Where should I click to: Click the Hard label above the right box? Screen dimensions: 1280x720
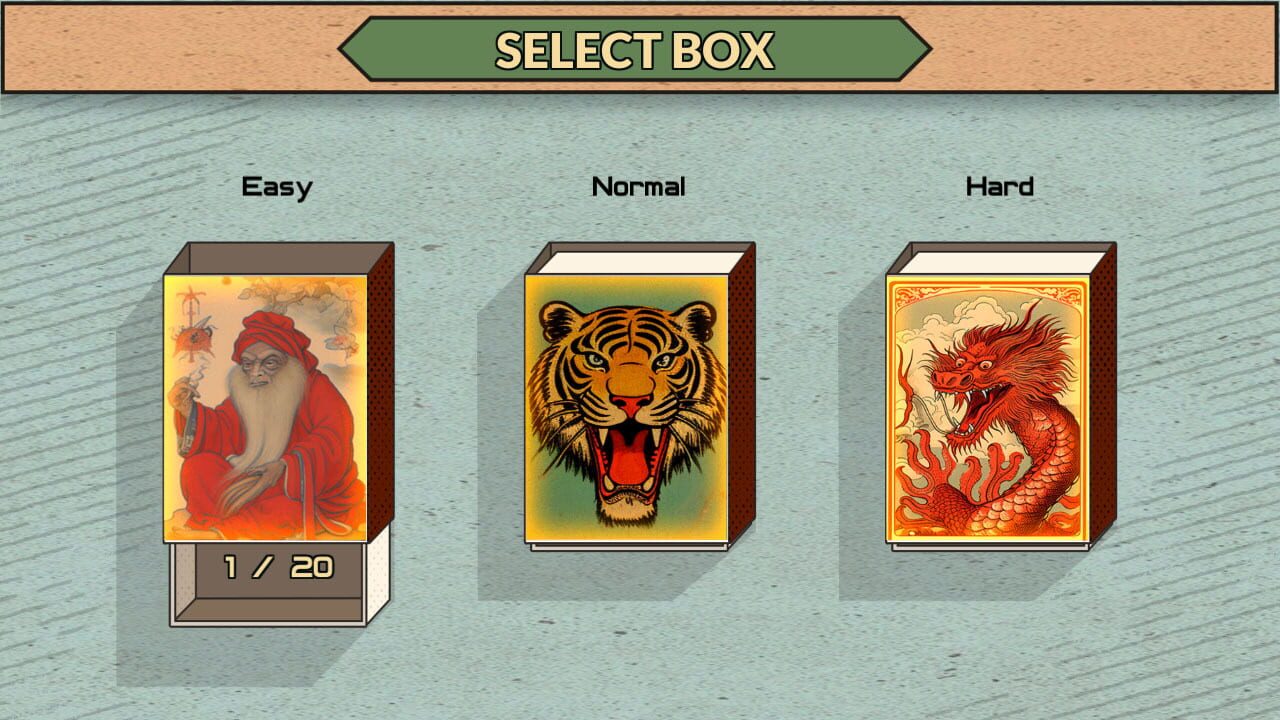997,184
